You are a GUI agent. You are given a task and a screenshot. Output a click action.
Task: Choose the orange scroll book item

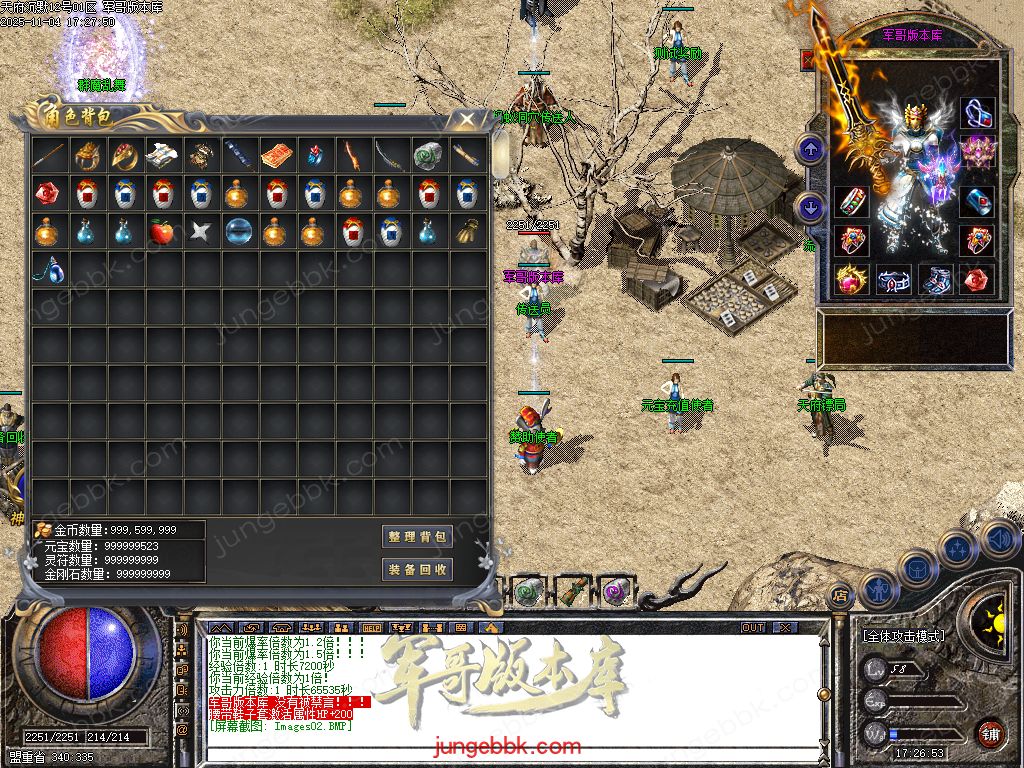coord(276,156)
